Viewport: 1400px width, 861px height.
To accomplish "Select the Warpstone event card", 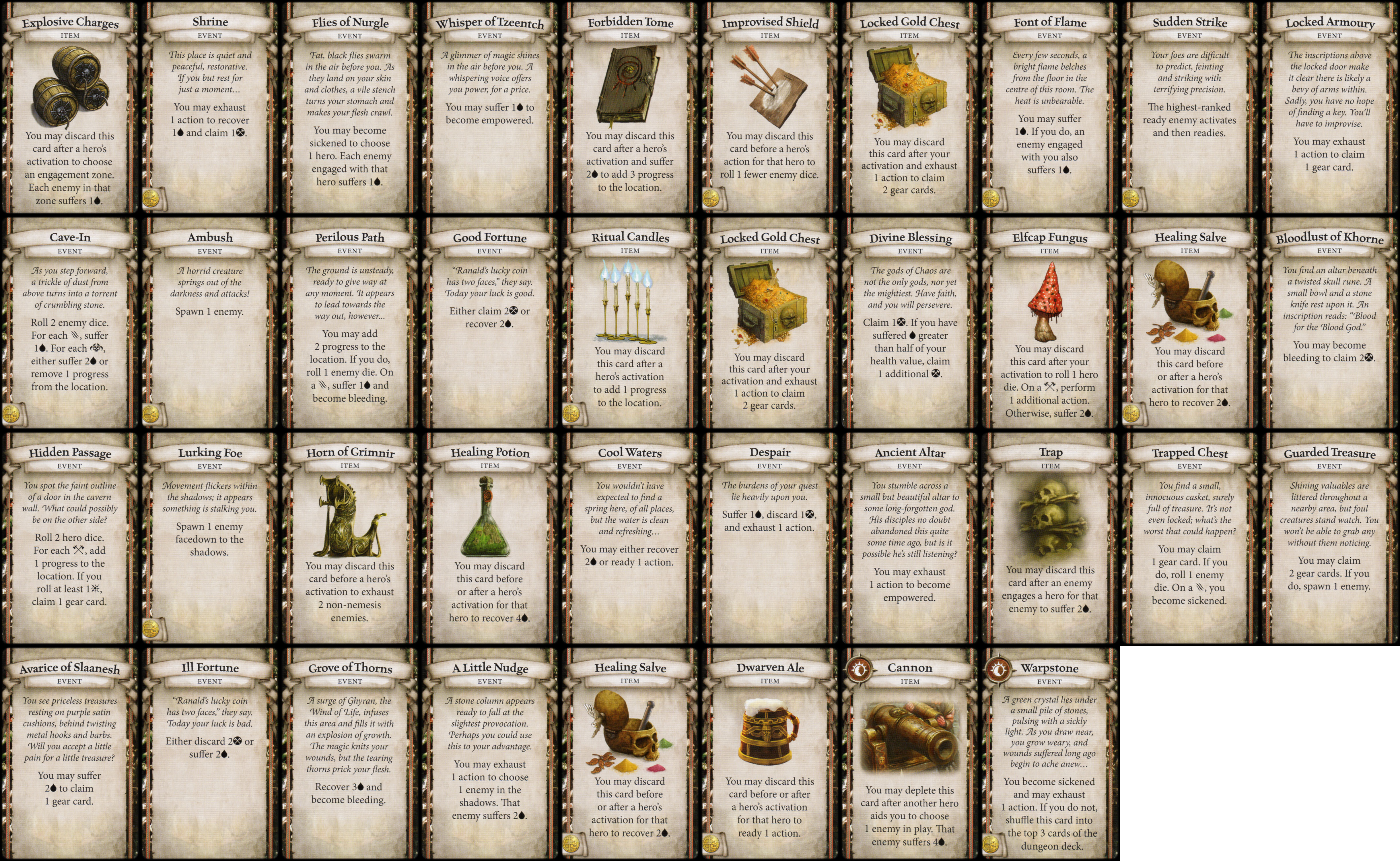I will click(1050, 754).
